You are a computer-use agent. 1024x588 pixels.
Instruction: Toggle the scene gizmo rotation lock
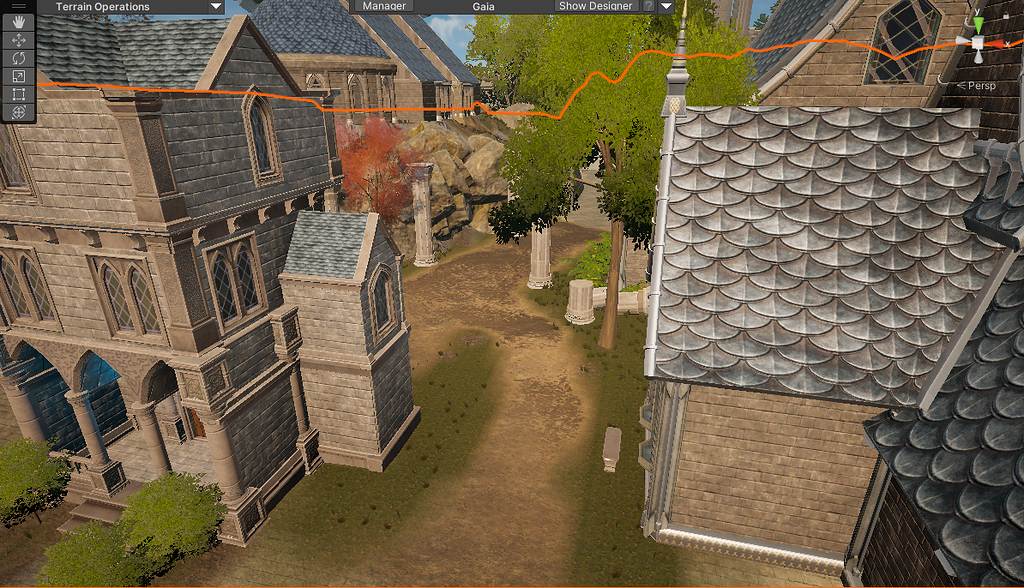pos(1005,16)
